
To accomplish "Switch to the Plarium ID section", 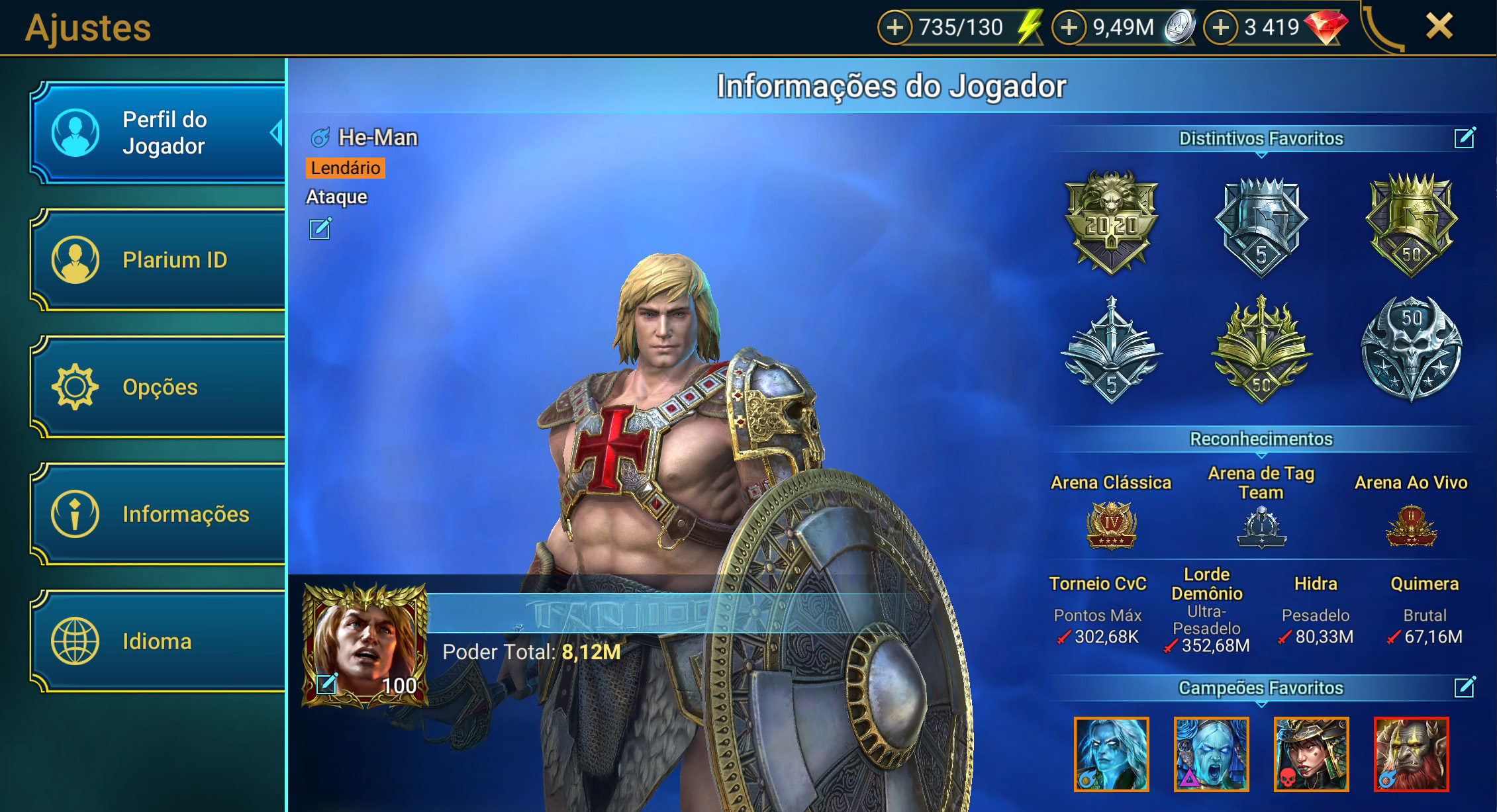I will pyautogui.click(x=159, y=259).
